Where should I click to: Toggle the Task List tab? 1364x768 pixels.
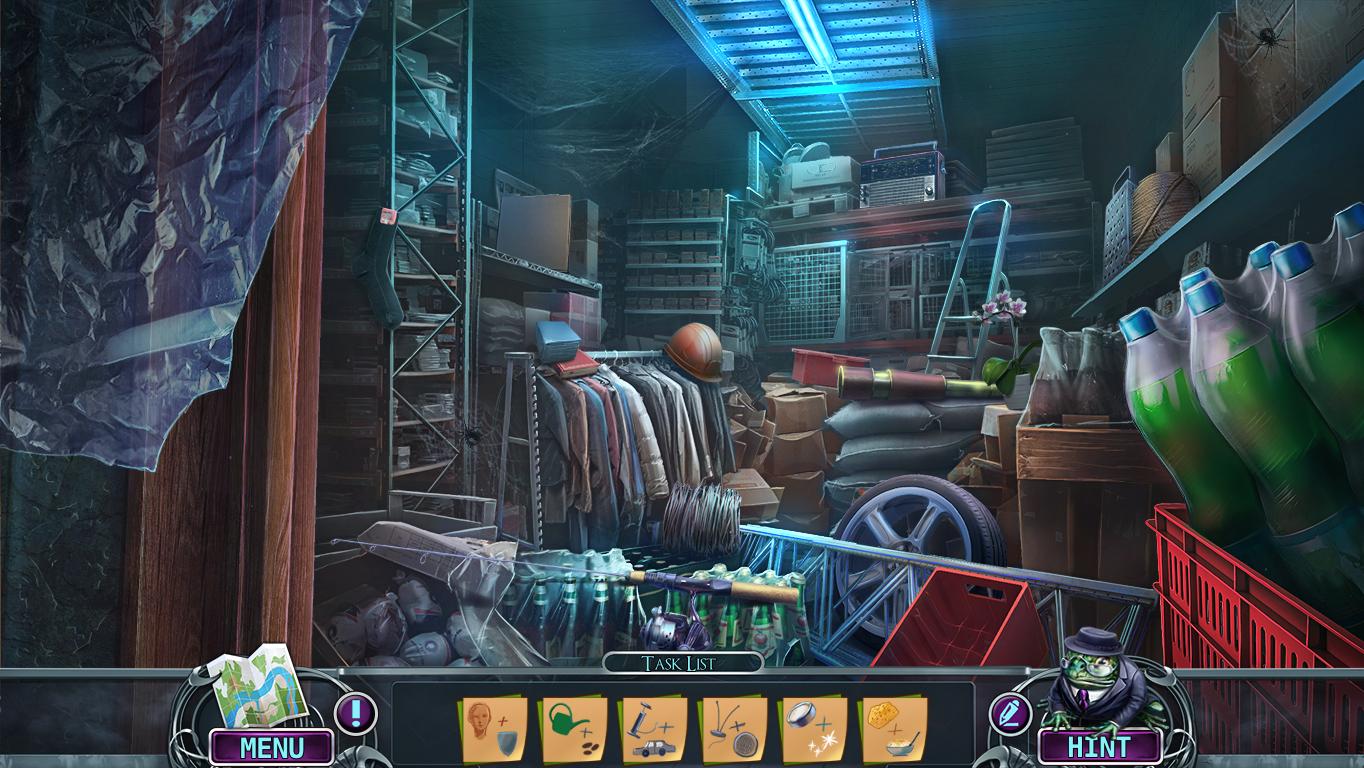pyautogui.click(x=682, y=663)
